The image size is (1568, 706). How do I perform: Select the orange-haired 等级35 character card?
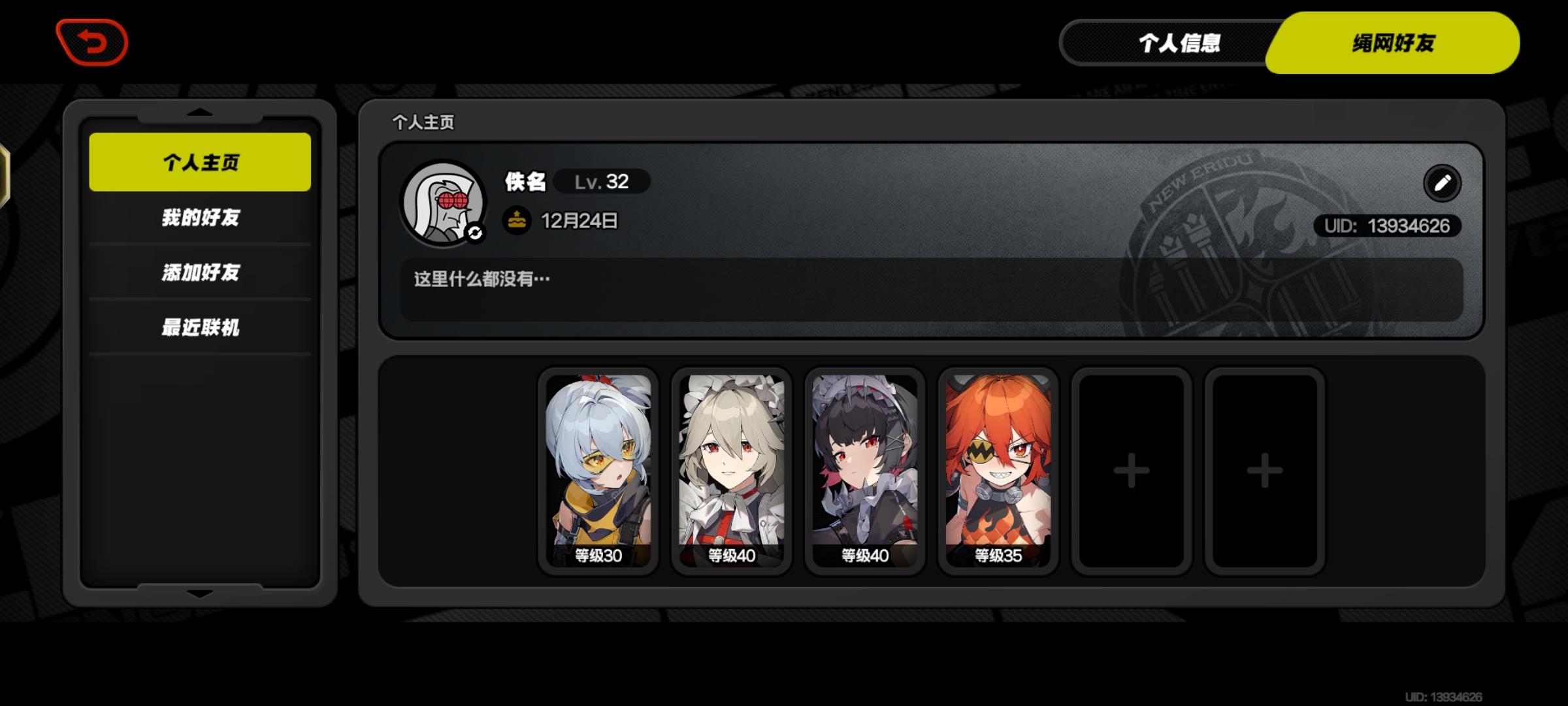[996, 468]
